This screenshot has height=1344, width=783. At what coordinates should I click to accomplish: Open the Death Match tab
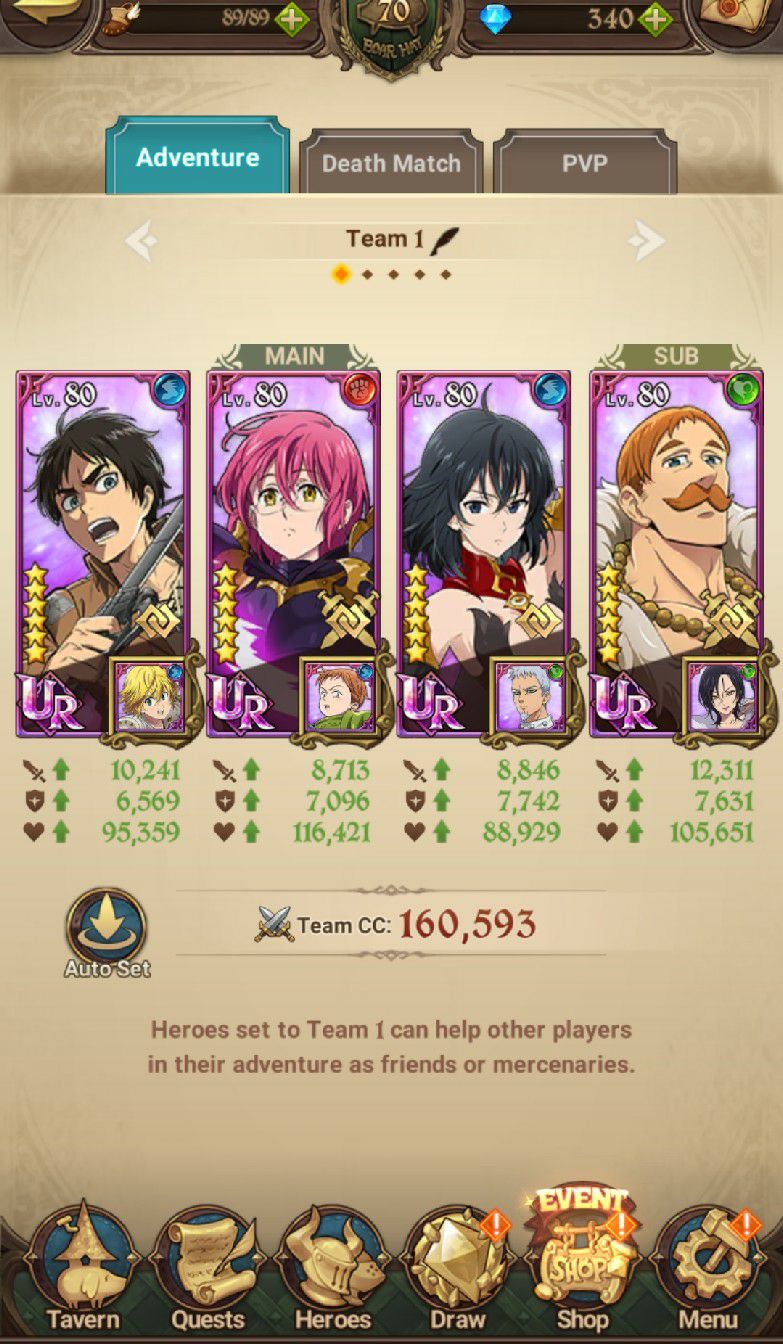click(x=391, y=163)
